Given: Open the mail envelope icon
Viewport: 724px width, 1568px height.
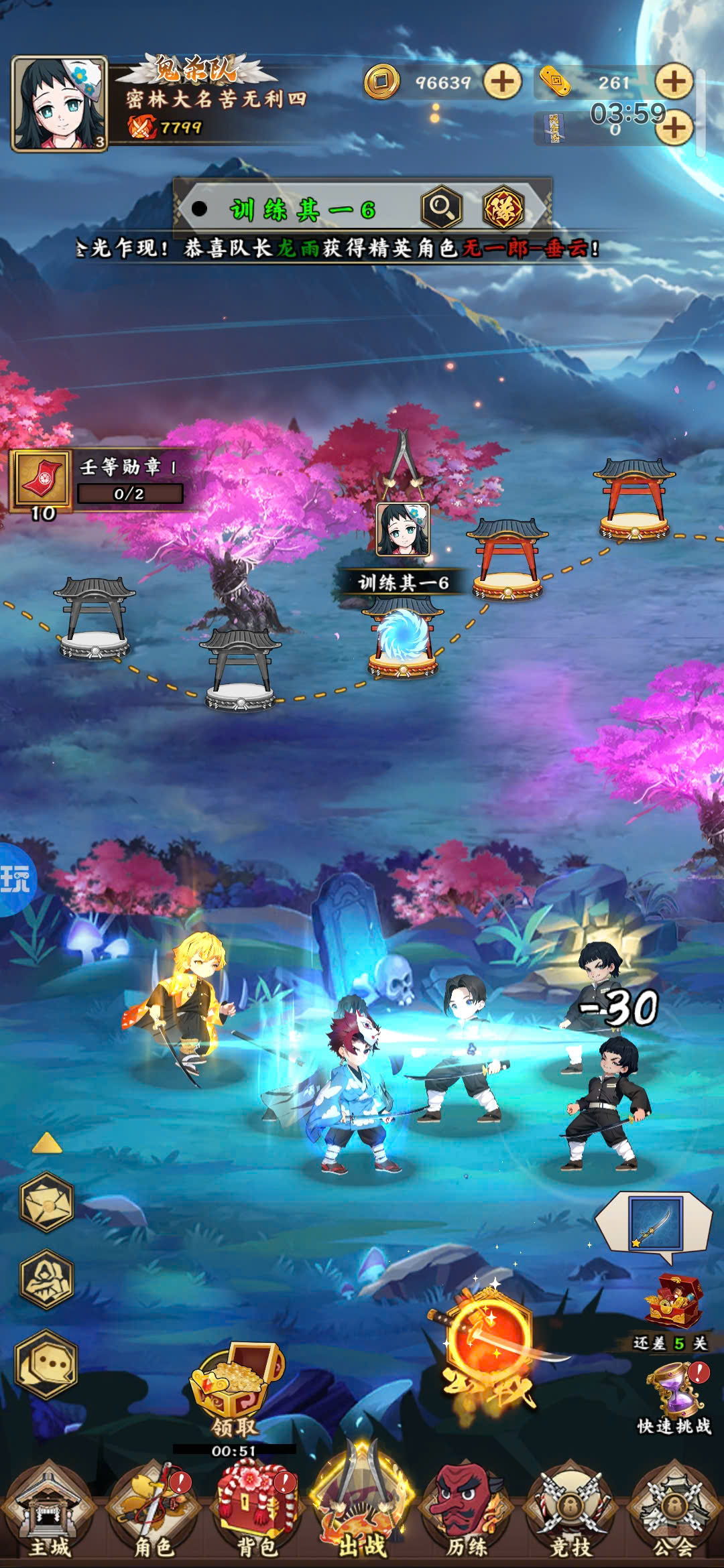Looking at the screenshot, I should click(x=47, y=1203).
